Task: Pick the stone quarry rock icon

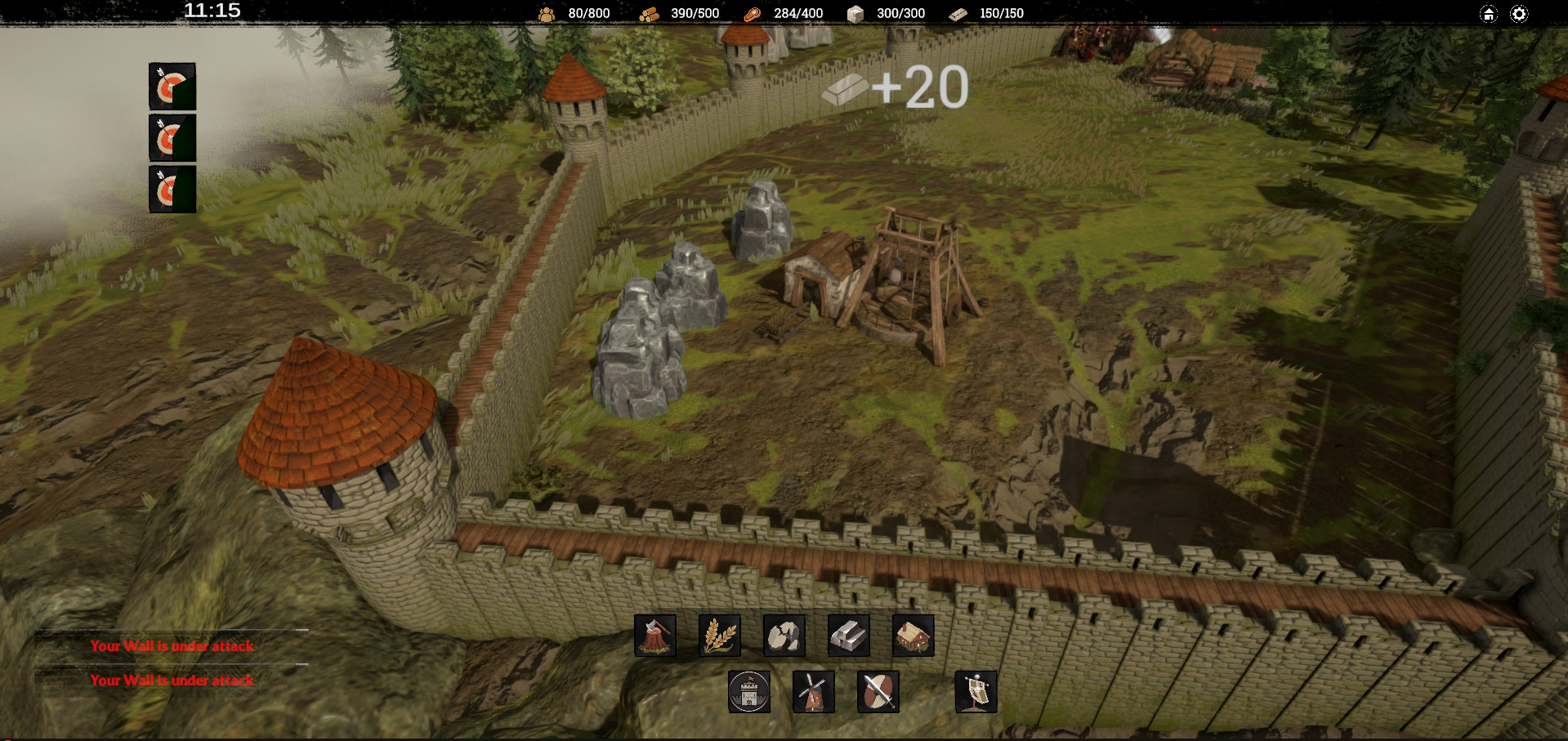Action: pyautogui.click(x=784, y=636)
